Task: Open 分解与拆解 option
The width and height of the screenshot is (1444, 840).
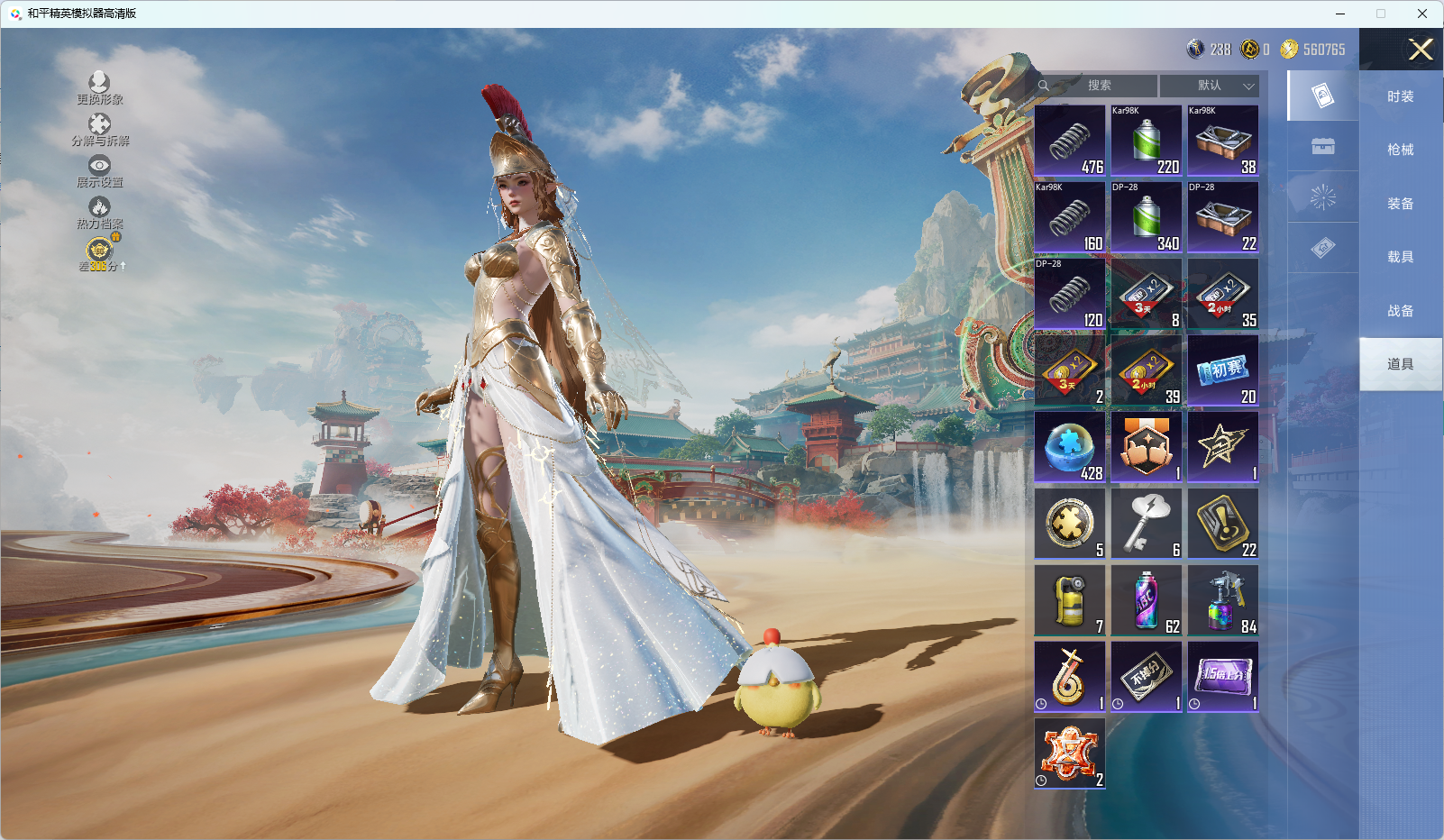Action: pos(99,130)
